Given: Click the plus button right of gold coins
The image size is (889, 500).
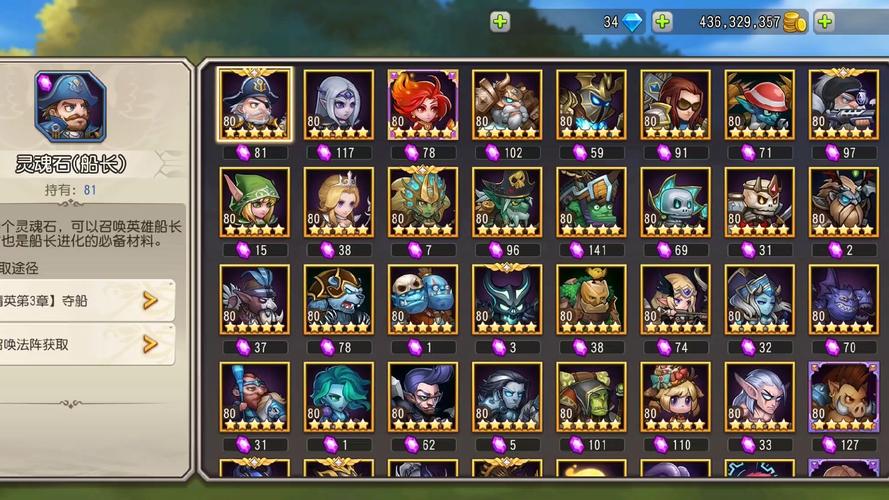Looking at the screenshot, I should (824, 22).
